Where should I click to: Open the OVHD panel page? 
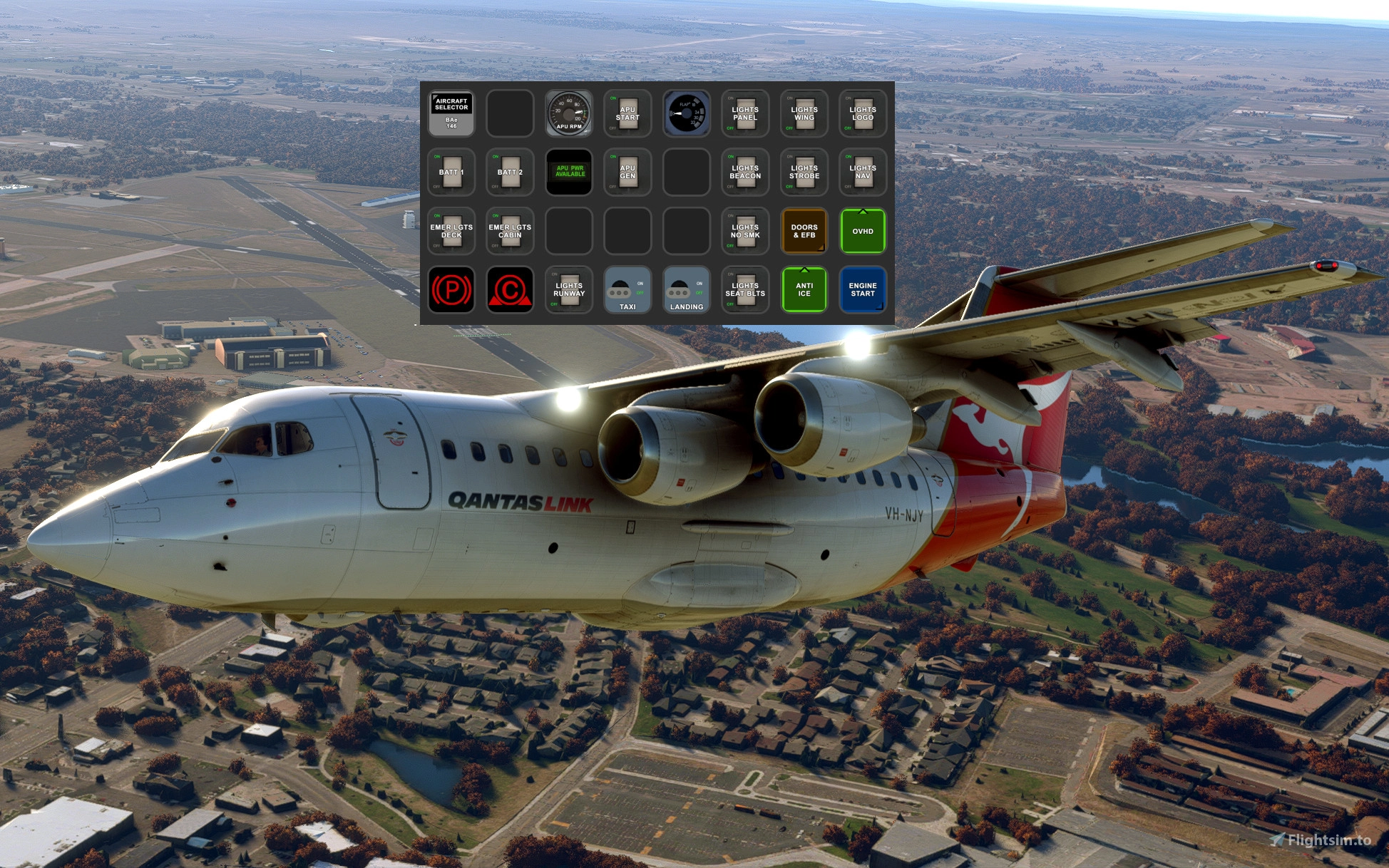coord(862,231)
